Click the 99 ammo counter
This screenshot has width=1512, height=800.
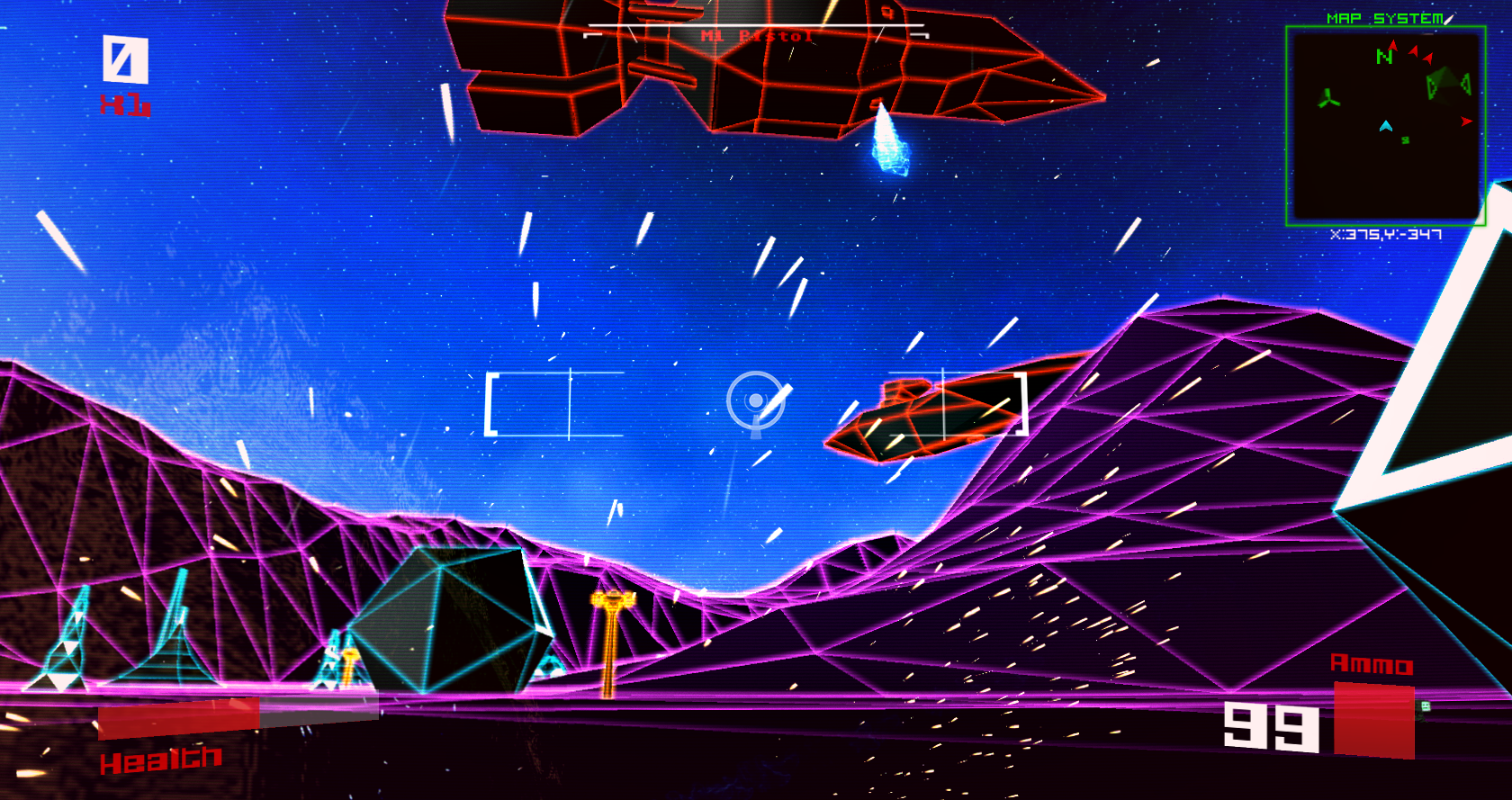(x=1270, y=724)
